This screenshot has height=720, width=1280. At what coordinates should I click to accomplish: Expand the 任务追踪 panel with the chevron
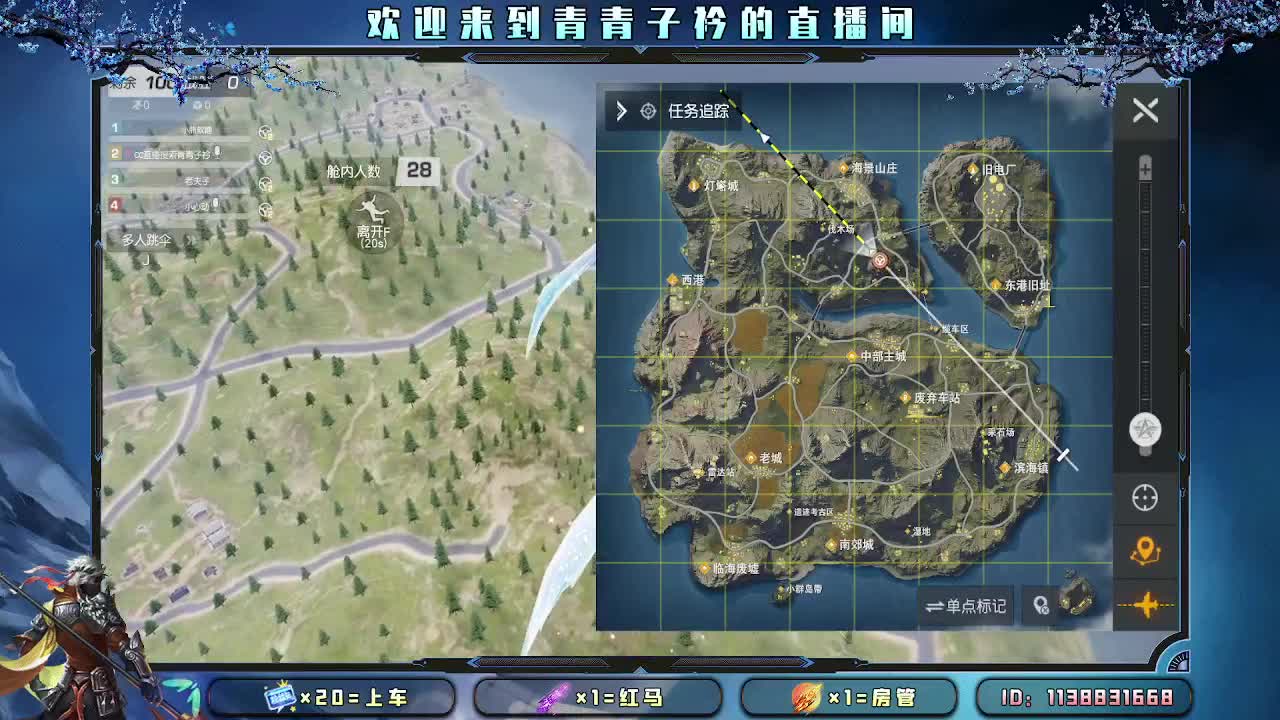tap(622, 112)
